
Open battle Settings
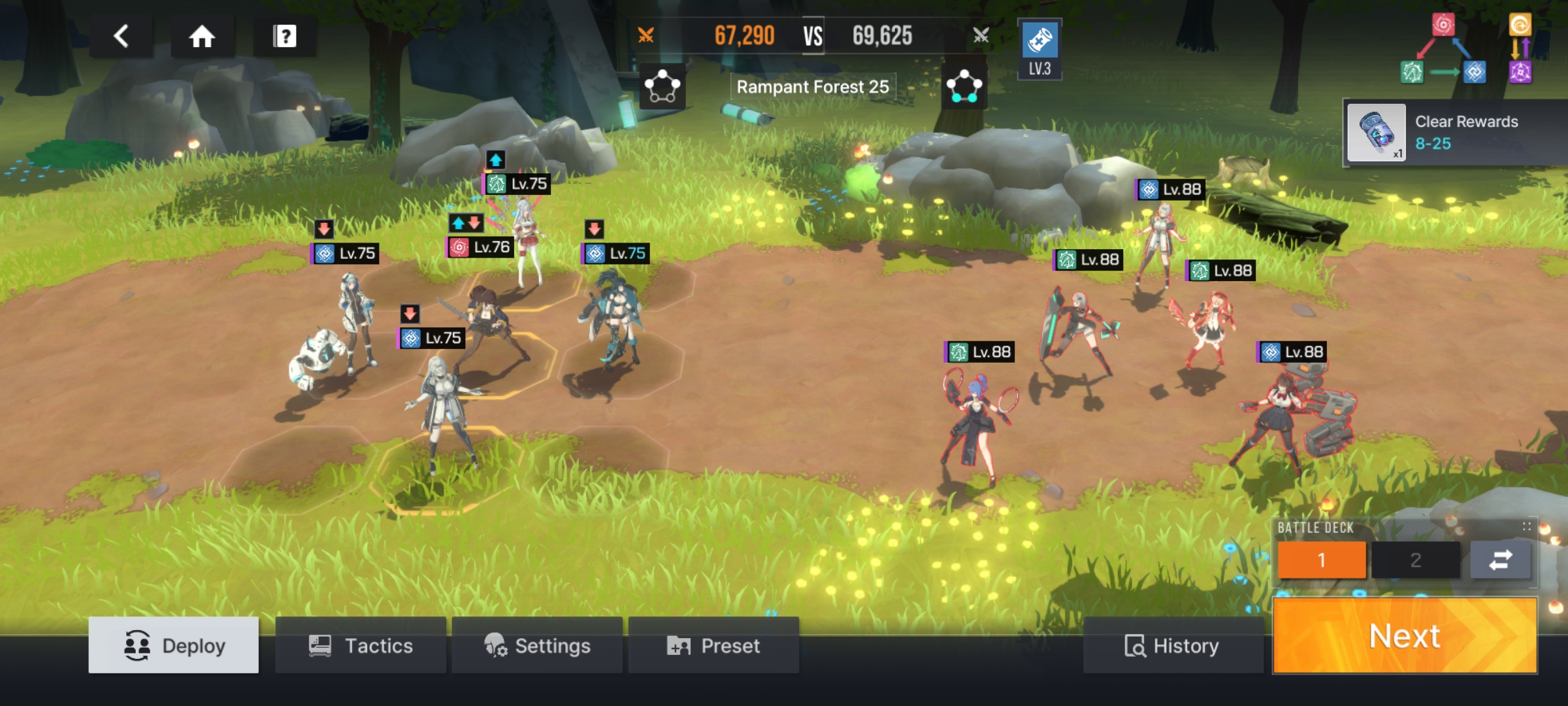click(x=537, y=645)
